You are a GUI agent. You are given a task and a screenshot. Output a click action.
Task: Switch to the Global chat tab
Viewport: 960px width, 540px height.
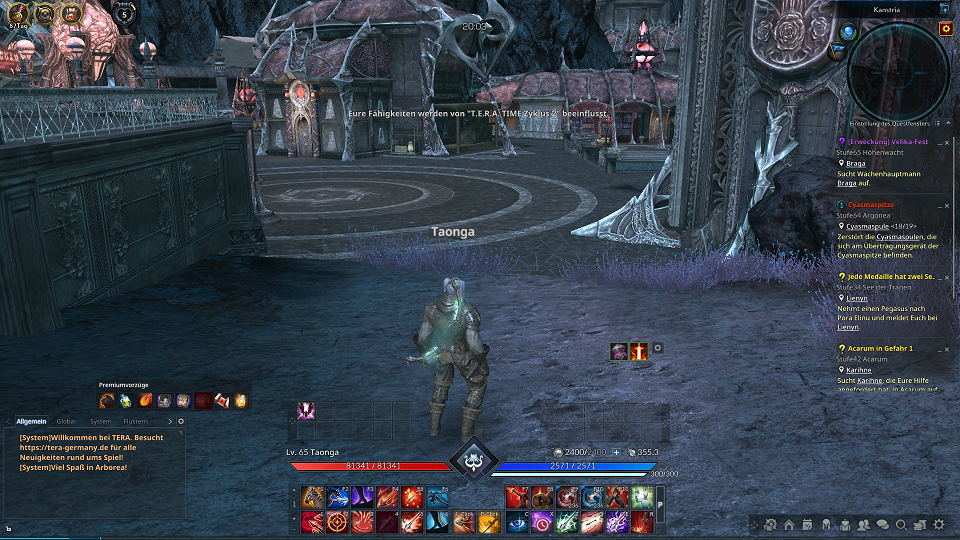(66, 421)
